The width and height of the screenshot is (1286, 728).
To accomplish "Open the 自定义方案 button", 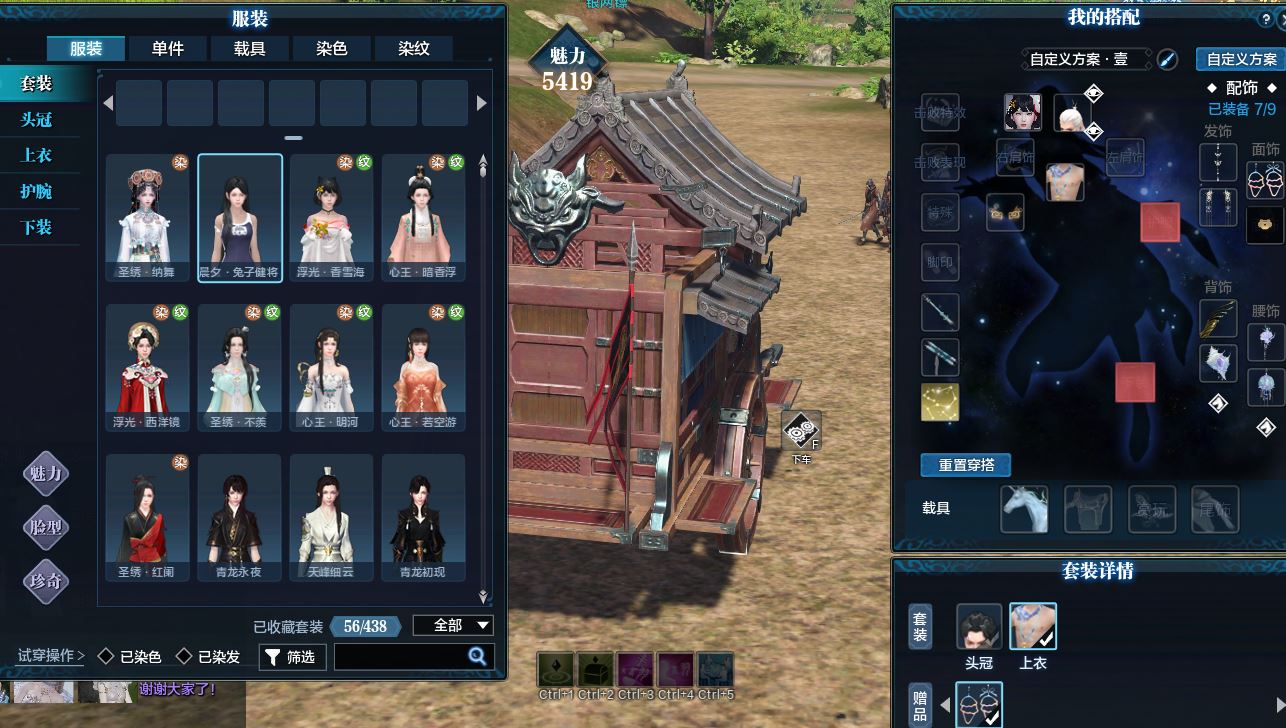I will 1241,60.
